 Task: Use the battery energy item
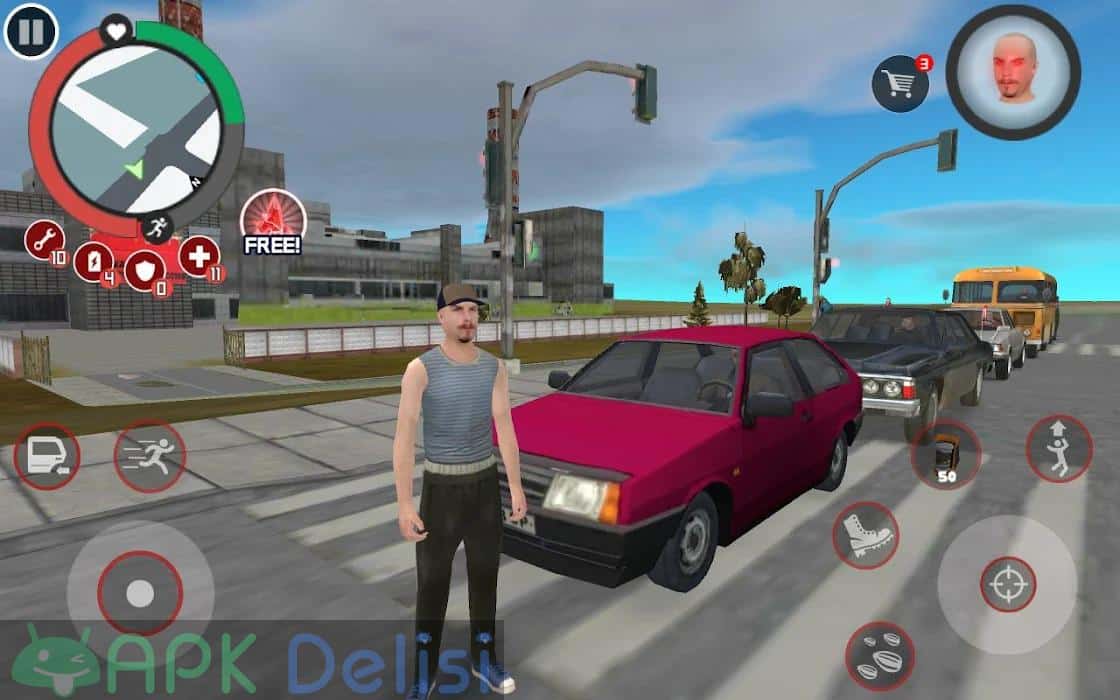coord(94,262)
